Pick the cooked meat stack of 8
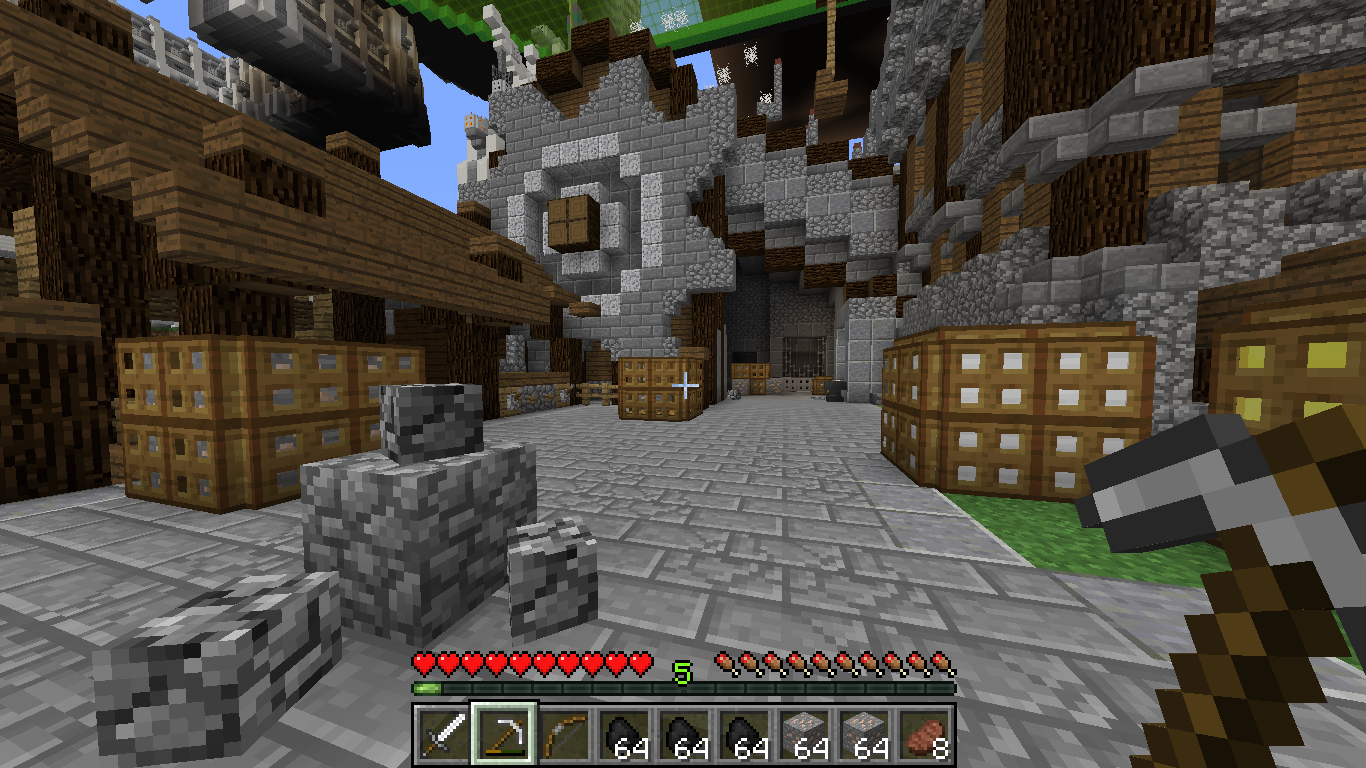Screen dimensions: 1366x768 (925, 737)
